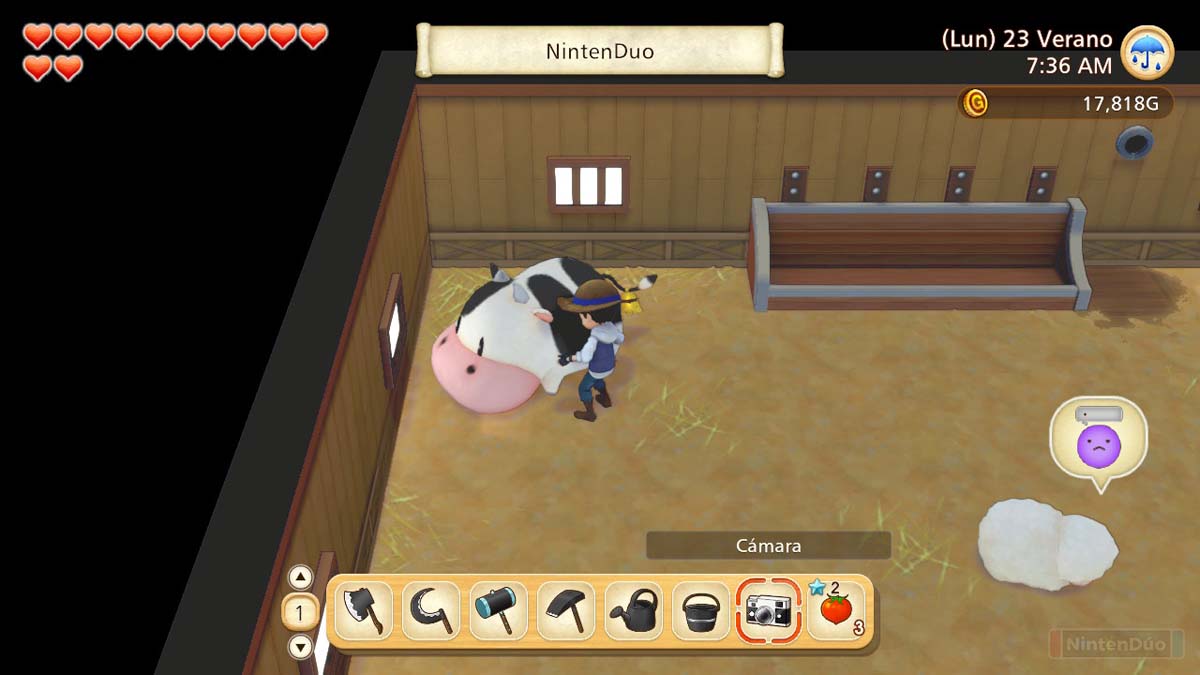
Task: Equip the sickle from the hotbar
Action: point(431,611)
